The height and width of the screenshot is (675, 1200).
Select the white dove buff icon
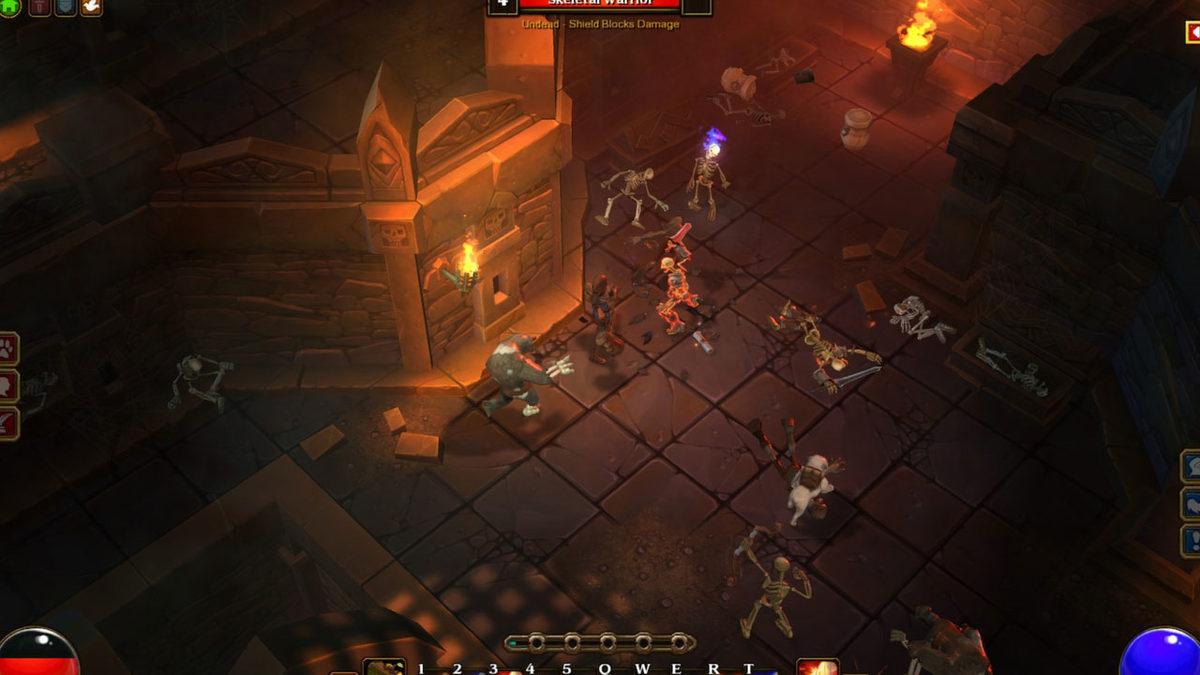point(91,6)
